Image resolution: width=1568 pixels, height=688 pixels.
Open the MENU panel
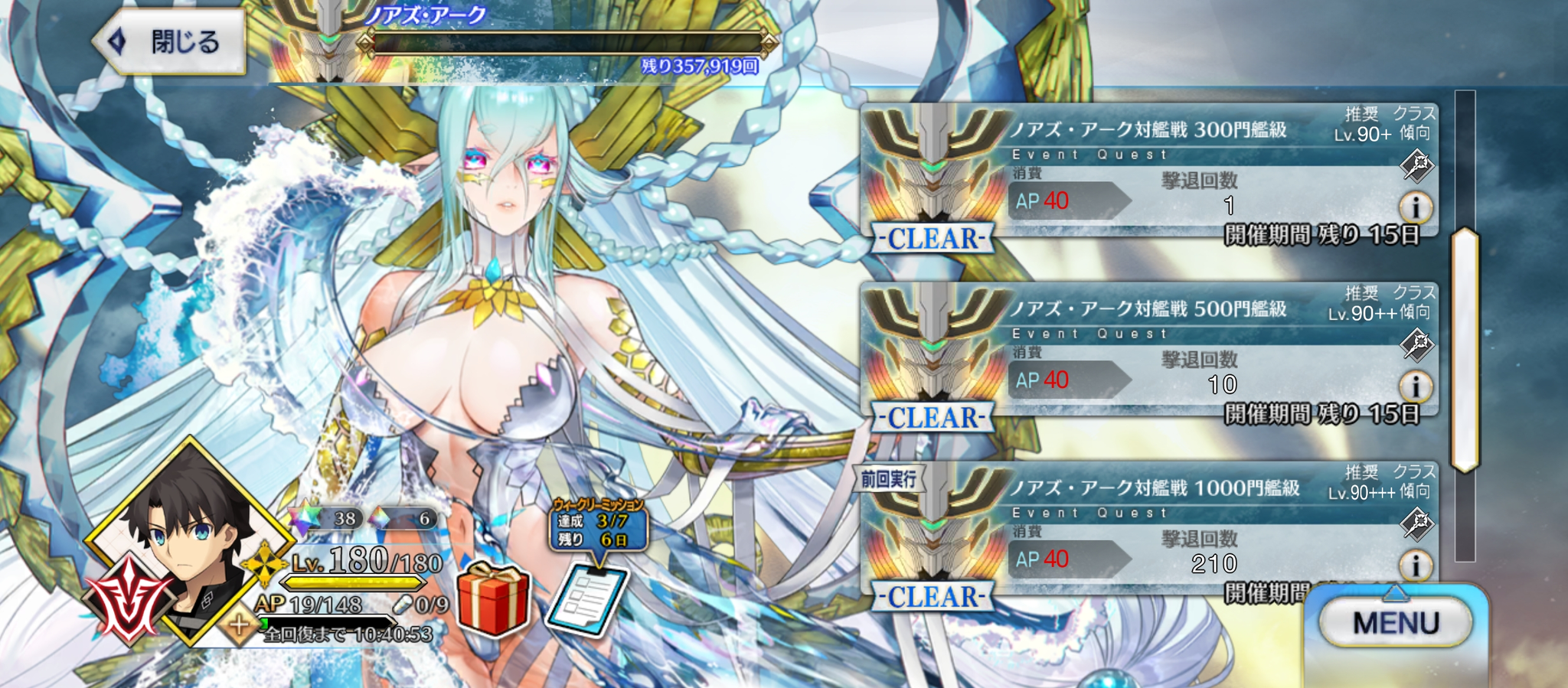point(1395,623)
